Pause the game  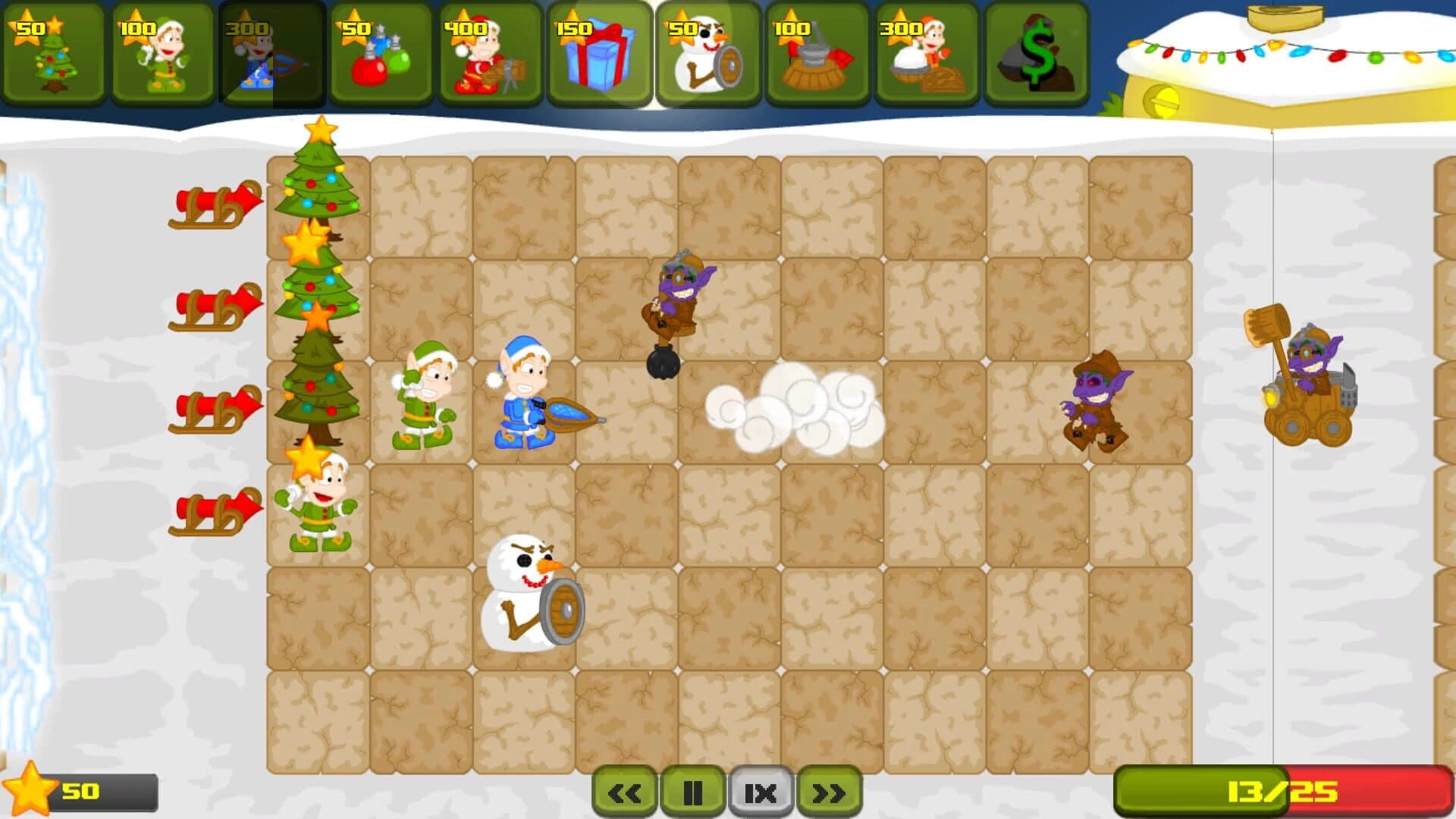point(692,791)
